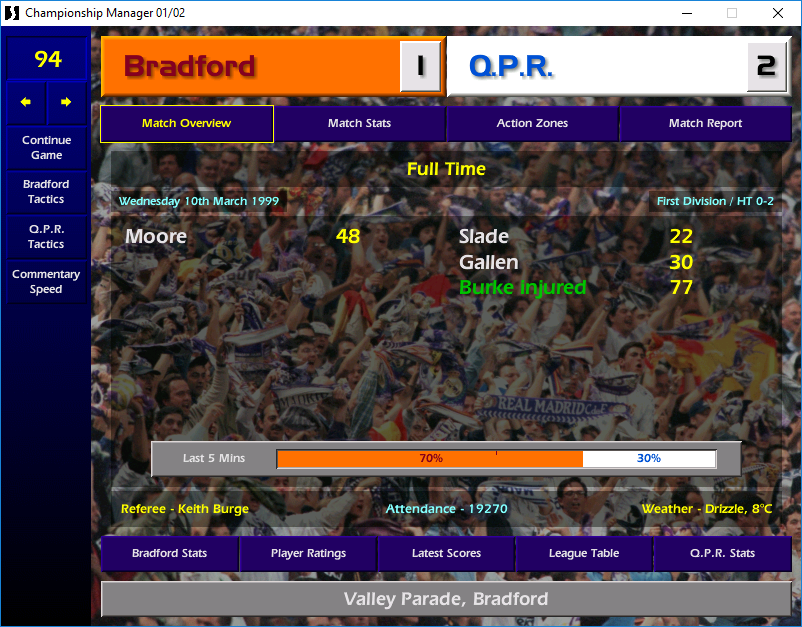Show the Action Zones tab
Image resolution: width=802 pixels, height=627 pixels.
tap(532, 124)
